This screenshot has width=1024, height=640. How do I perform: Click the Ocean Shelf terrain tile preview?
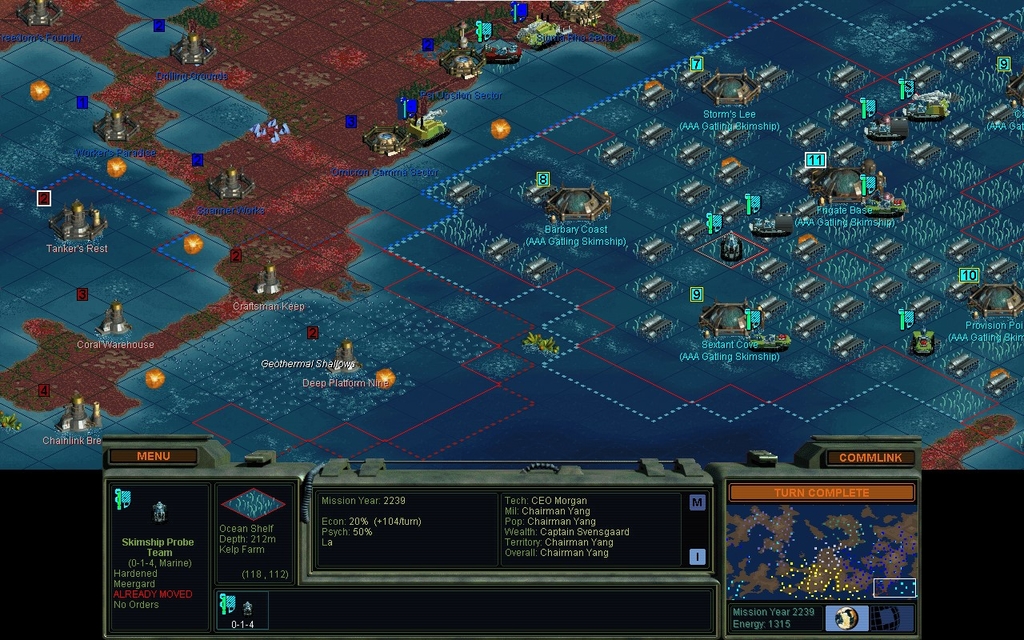[x=252, y=504]
